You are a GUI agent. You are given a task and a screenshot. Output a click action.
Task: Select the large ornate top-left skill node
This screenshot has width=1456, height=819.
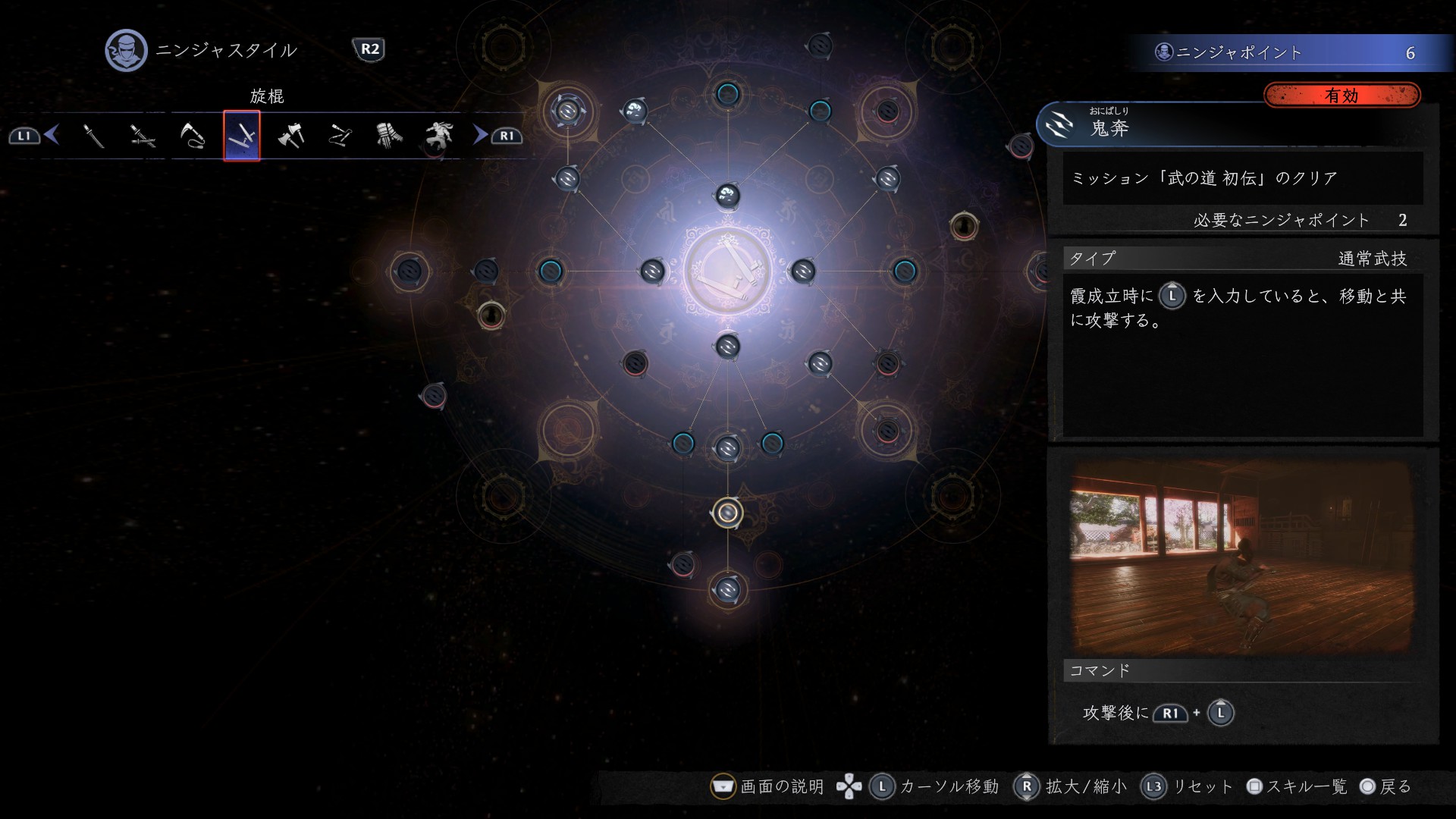566,111
